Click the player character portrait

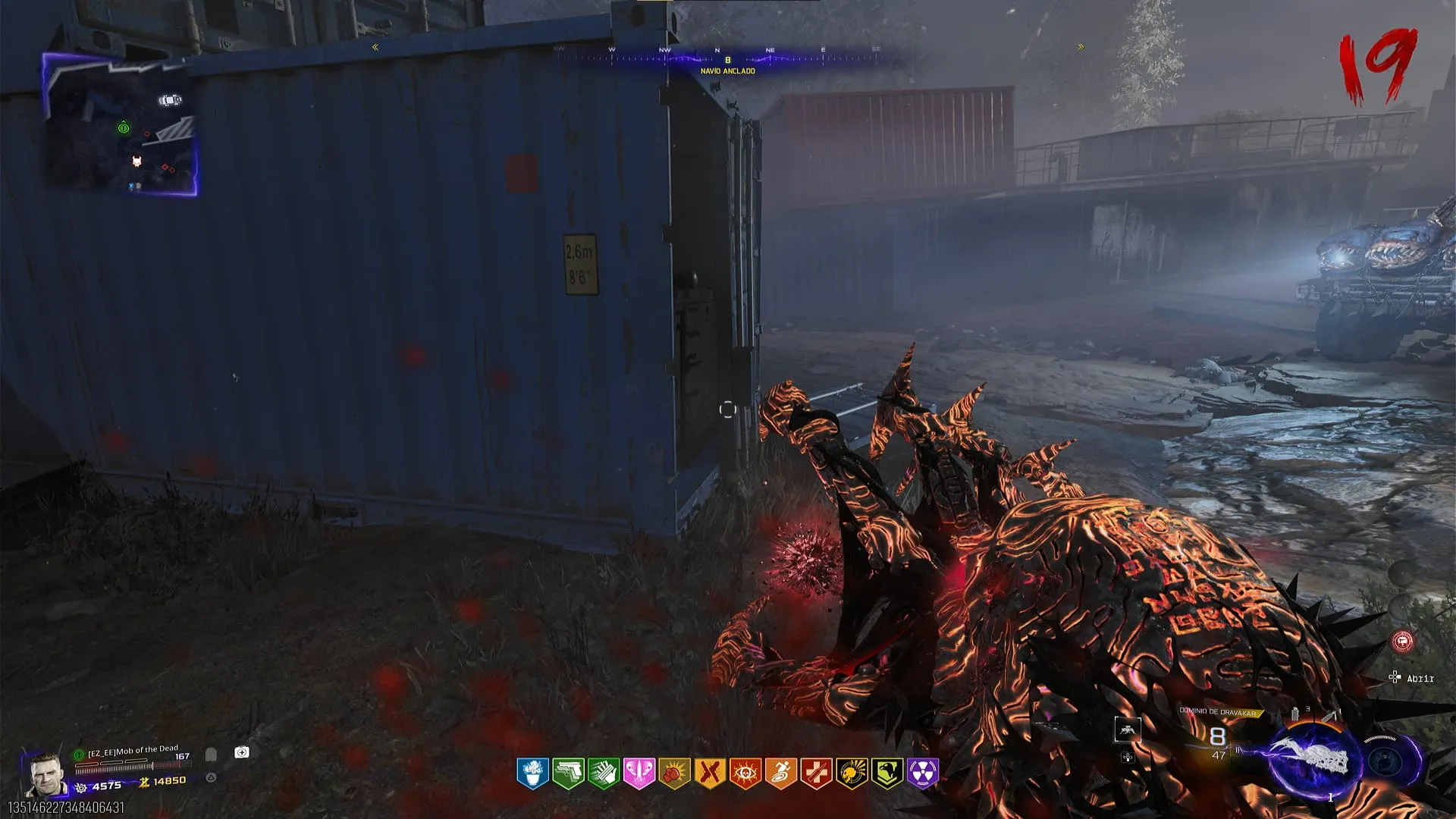tap(43, 773)
